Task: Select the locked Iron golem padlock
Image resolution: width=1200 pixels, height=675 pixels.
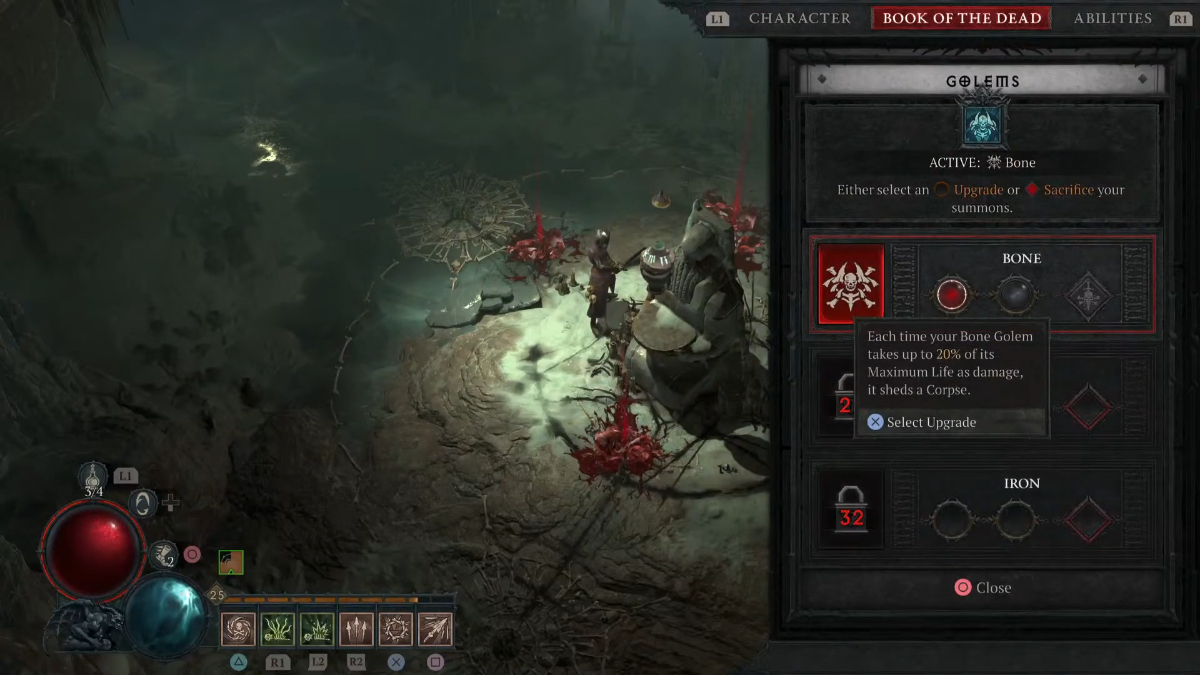Action: click(x=851, y=509)
